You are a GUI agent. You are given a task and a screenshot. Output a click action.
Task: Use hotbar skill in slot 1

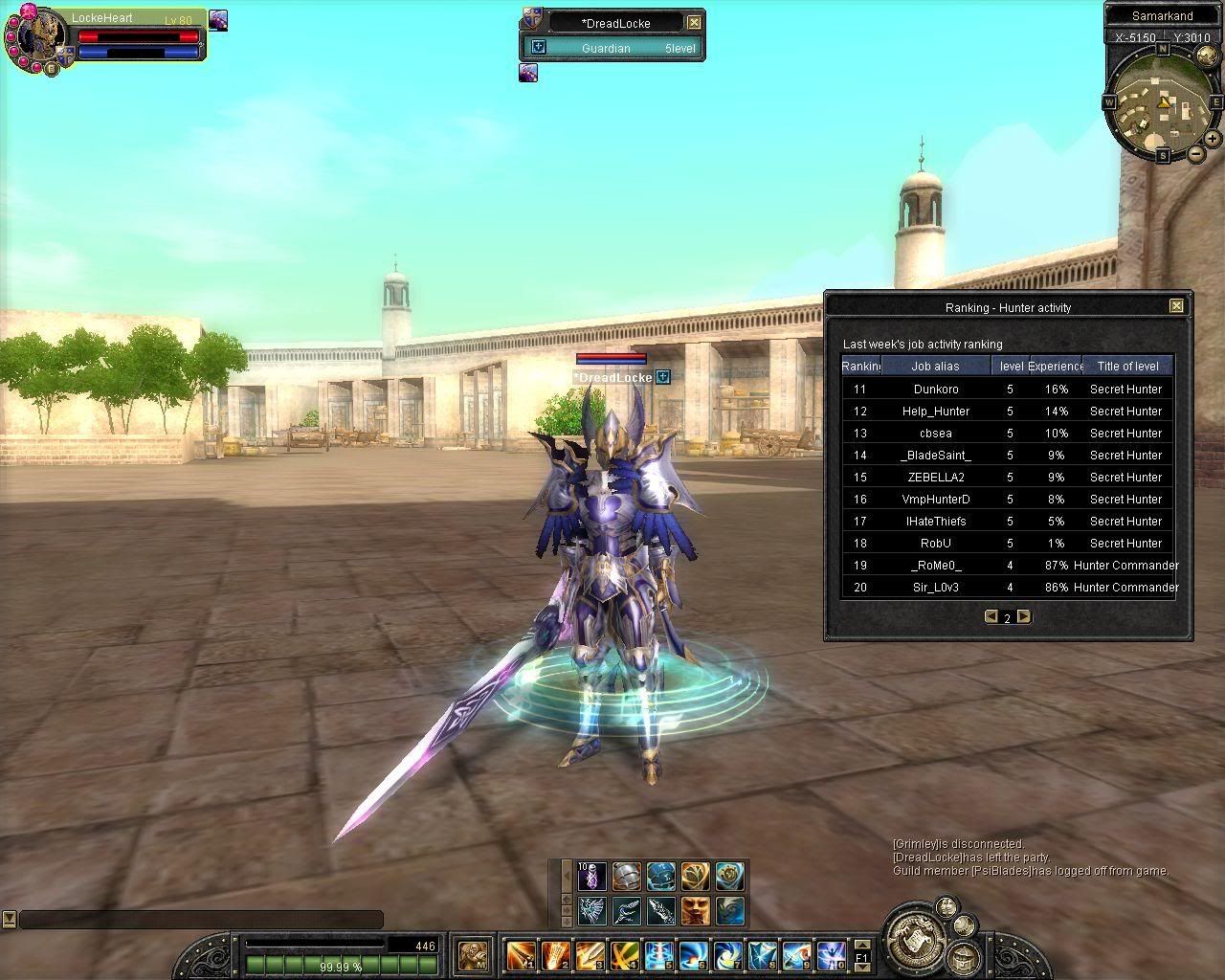tap(521, 954)
